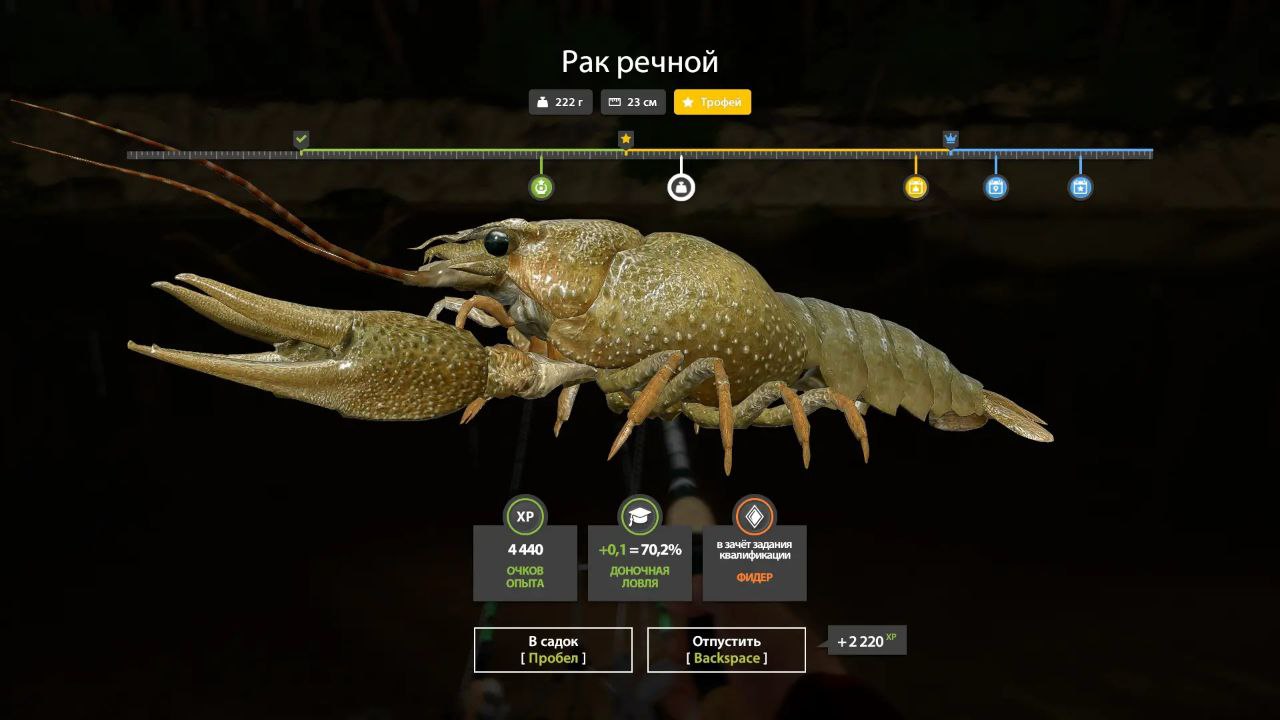Release the crayfish with Отпустить

pyautogui.click(x=726, y=650)
